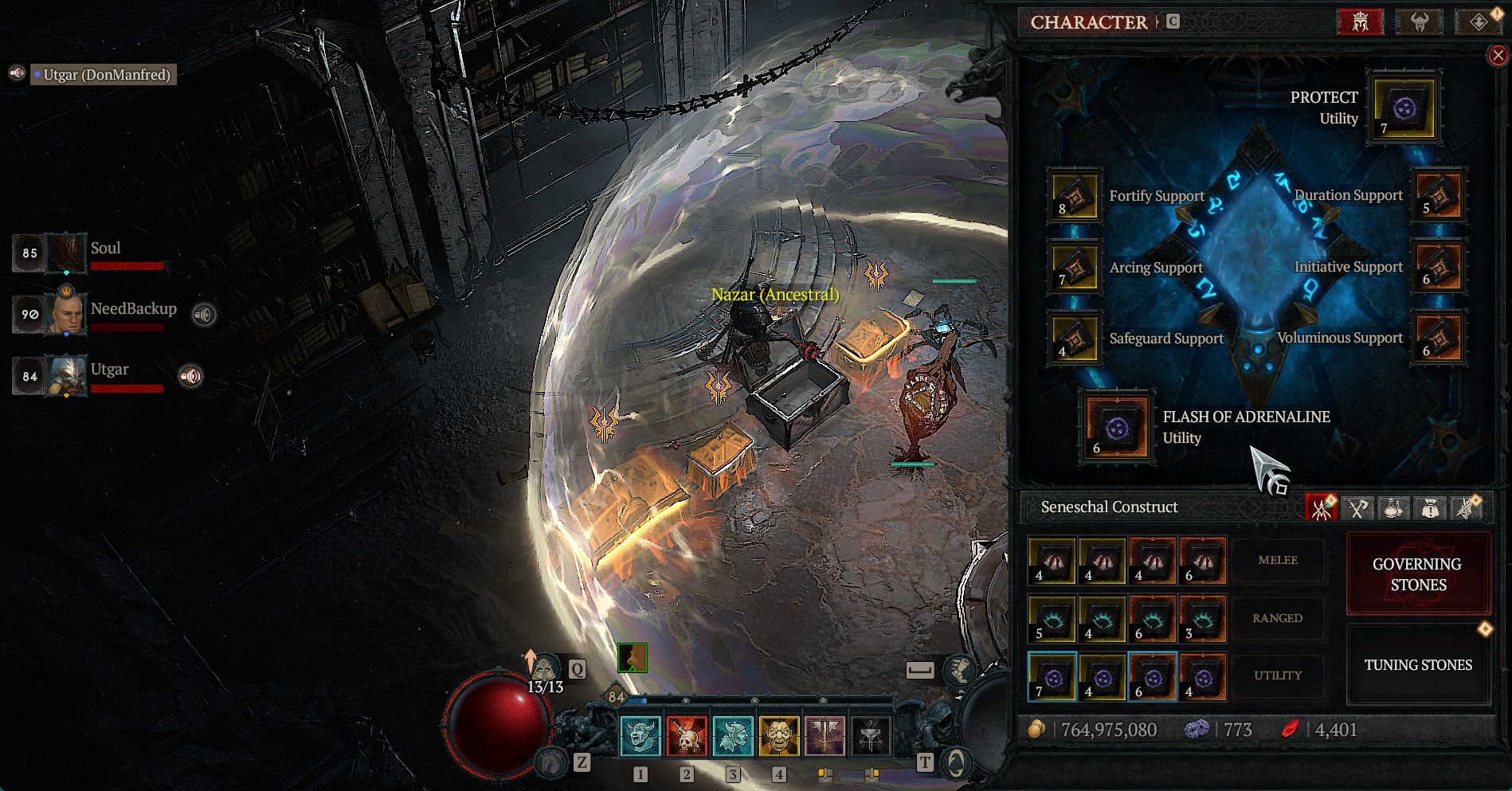Select party member NeedBackup's portrait
Image resolution: width=1512 pixels, height=791 pixels.
pyautogui.click(x=66, y=314)
